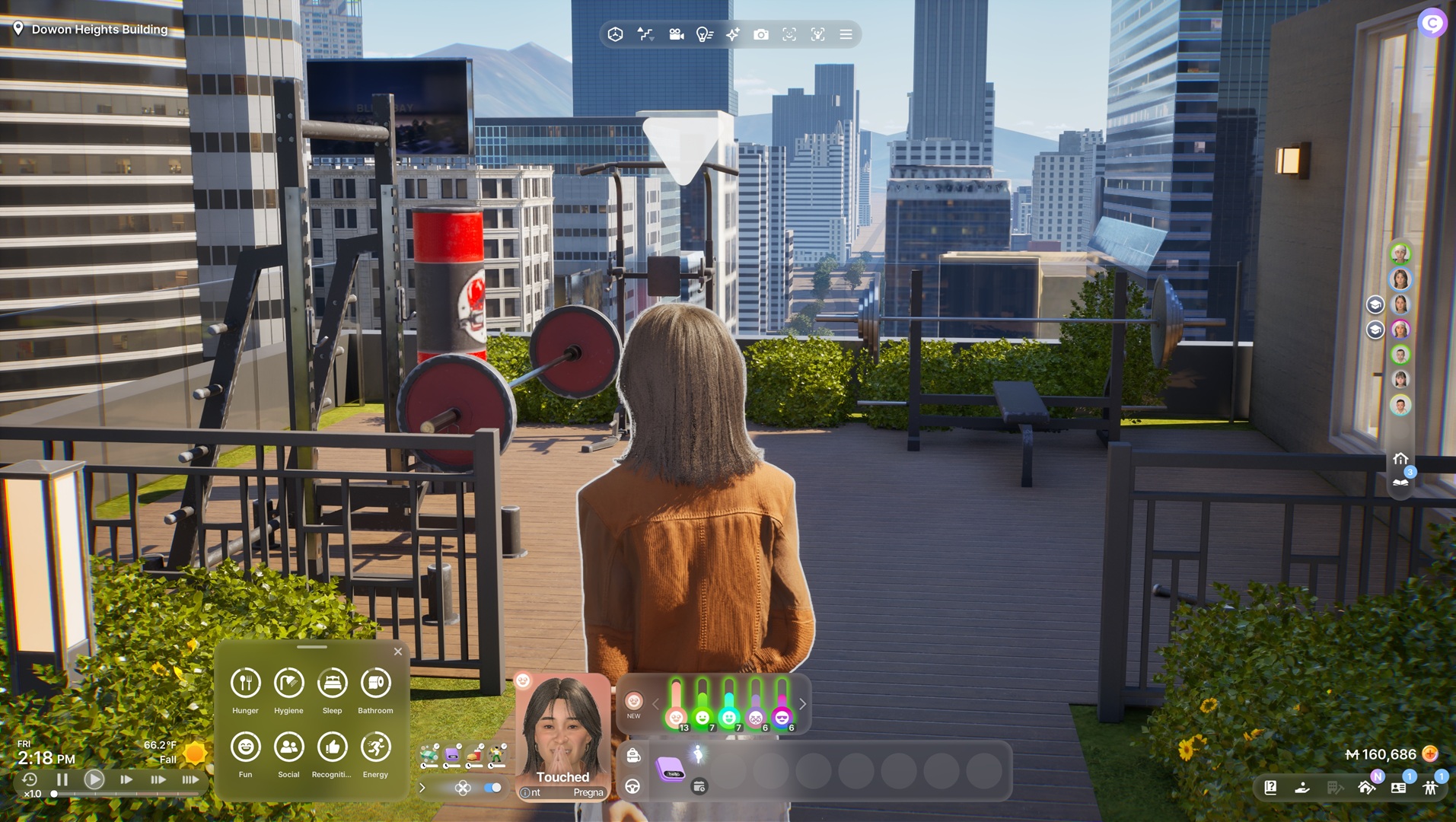Select the Sleep need icon
The height and width of the screenshot is (822, 1456).
tap(332, 683)
